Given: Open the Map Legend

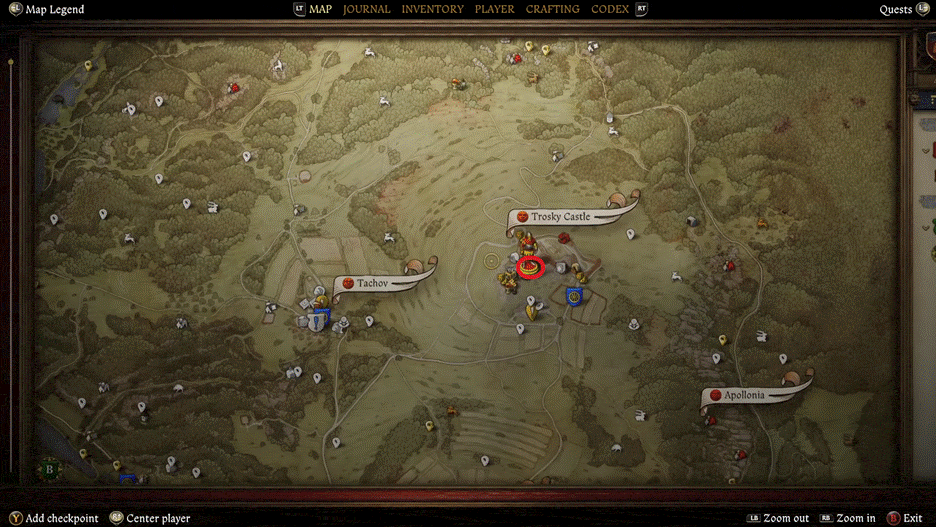Looking at the screenshot, I should click(54, 10).
